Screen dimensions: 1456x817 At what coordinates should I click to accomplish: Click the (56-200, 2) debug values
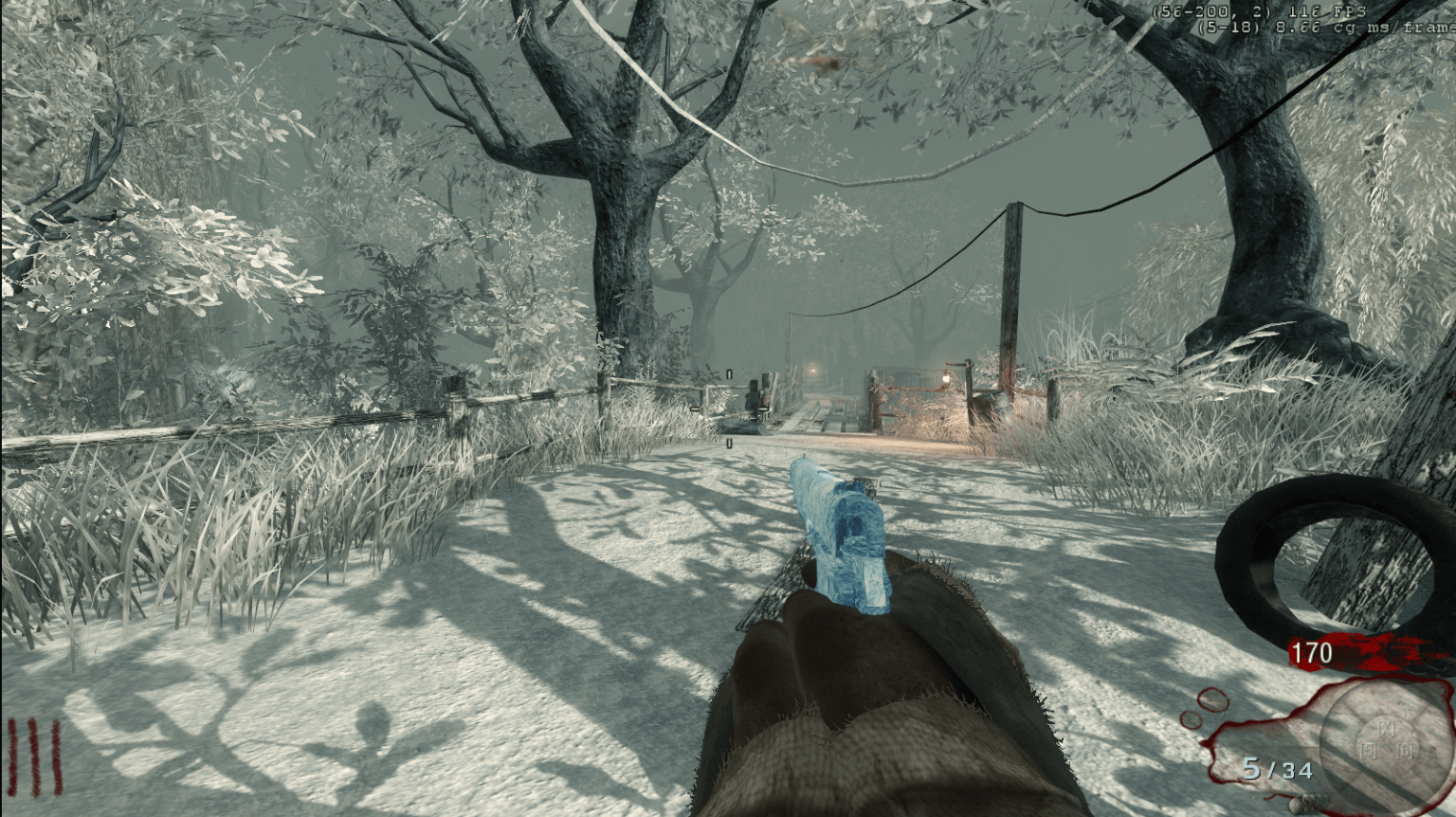[1211, 12]
